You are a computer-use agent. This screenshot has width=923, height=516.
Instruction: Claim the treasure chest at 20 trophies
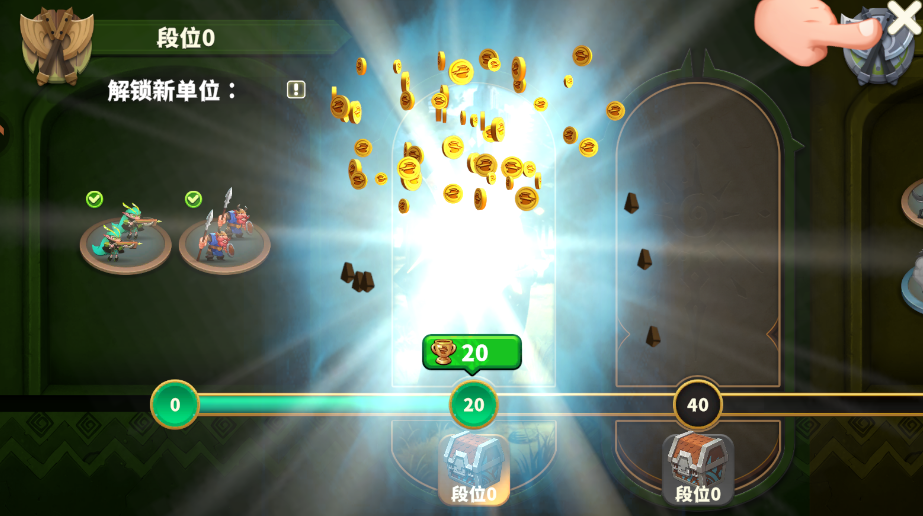click(x=474, y=464)
